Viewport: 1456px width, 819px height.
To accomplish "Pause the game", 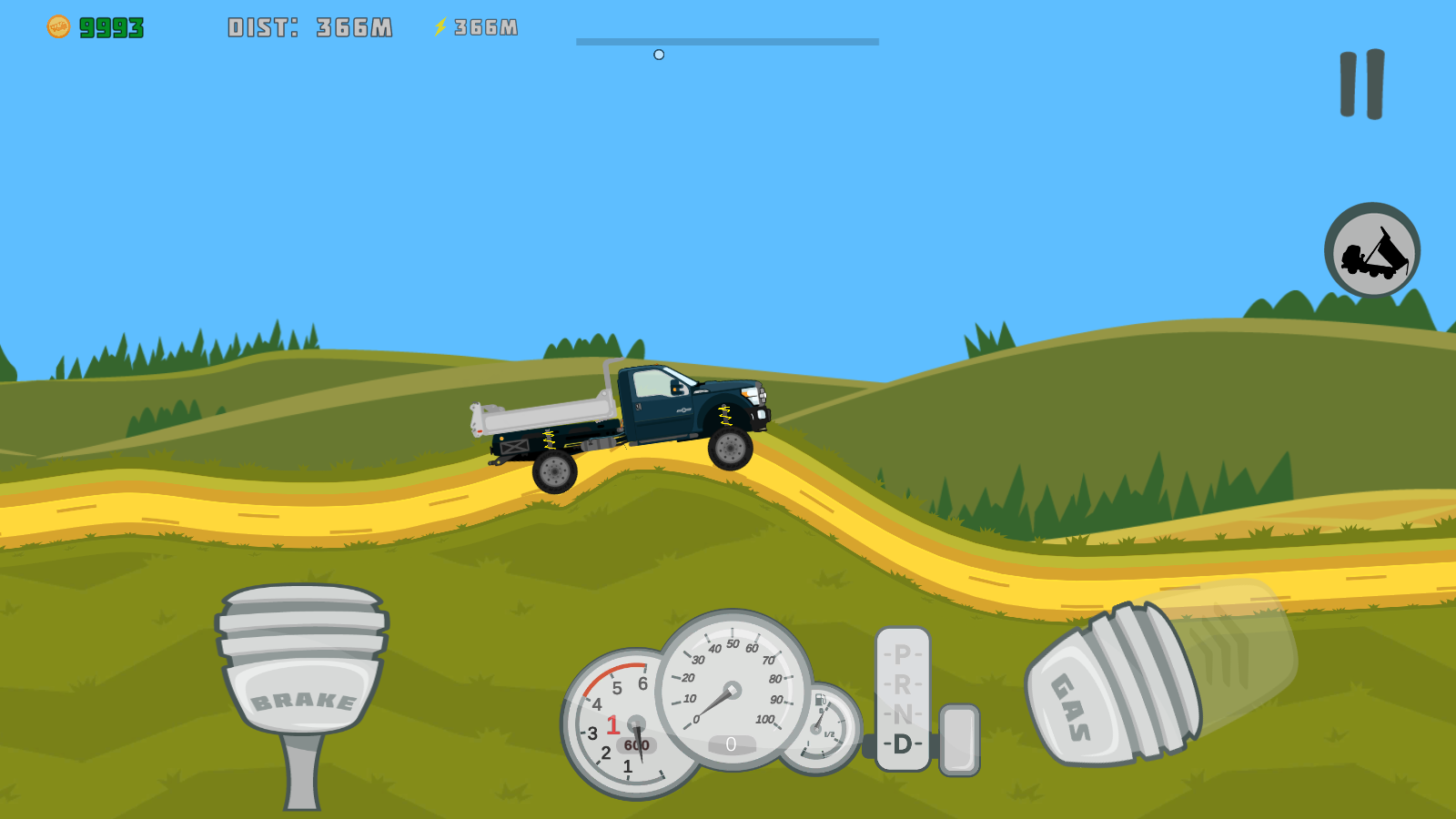I will [1361, 86].
